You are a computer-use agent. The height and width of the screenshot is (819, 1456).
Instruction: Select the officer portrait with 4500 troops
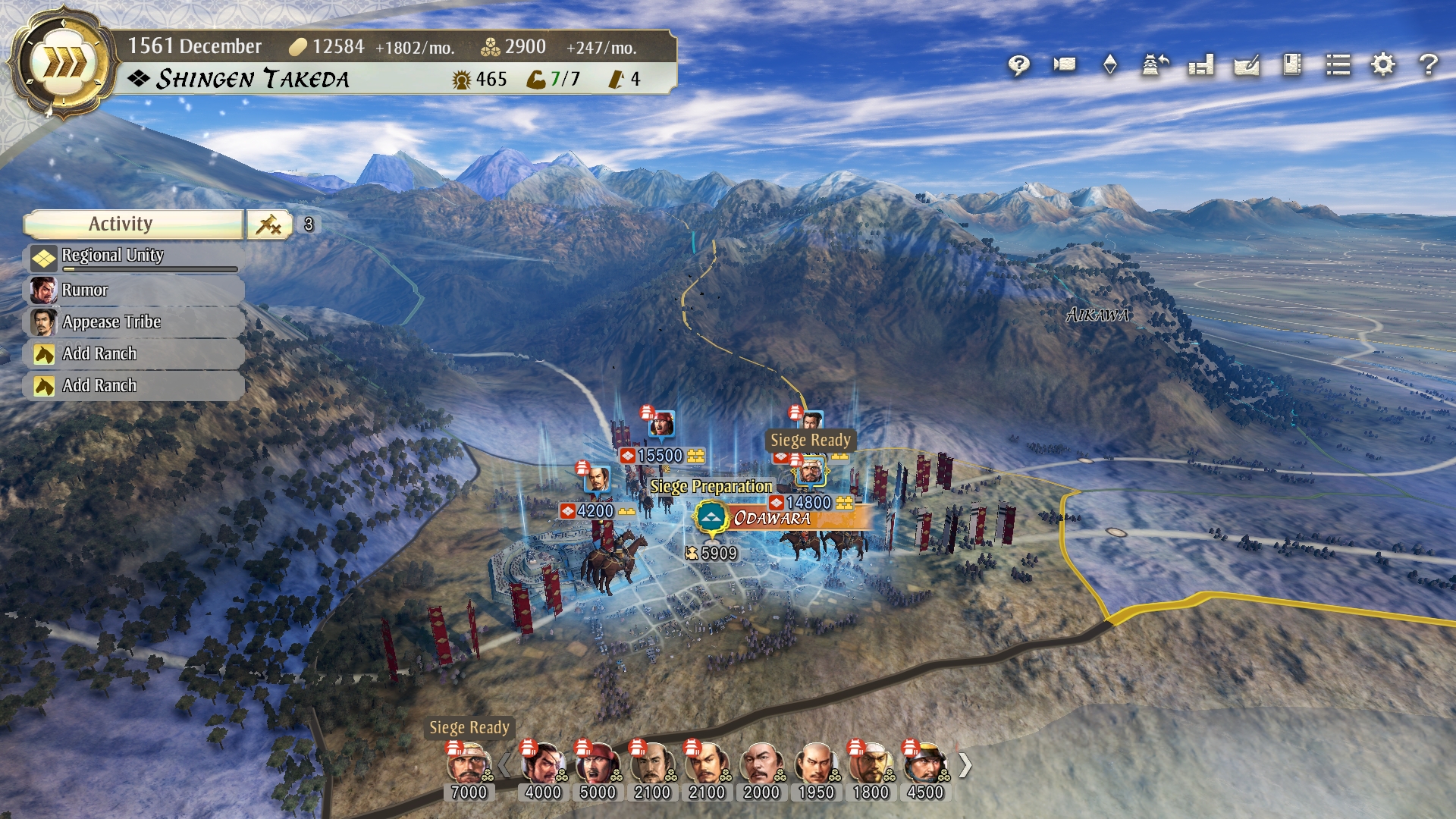924,764
